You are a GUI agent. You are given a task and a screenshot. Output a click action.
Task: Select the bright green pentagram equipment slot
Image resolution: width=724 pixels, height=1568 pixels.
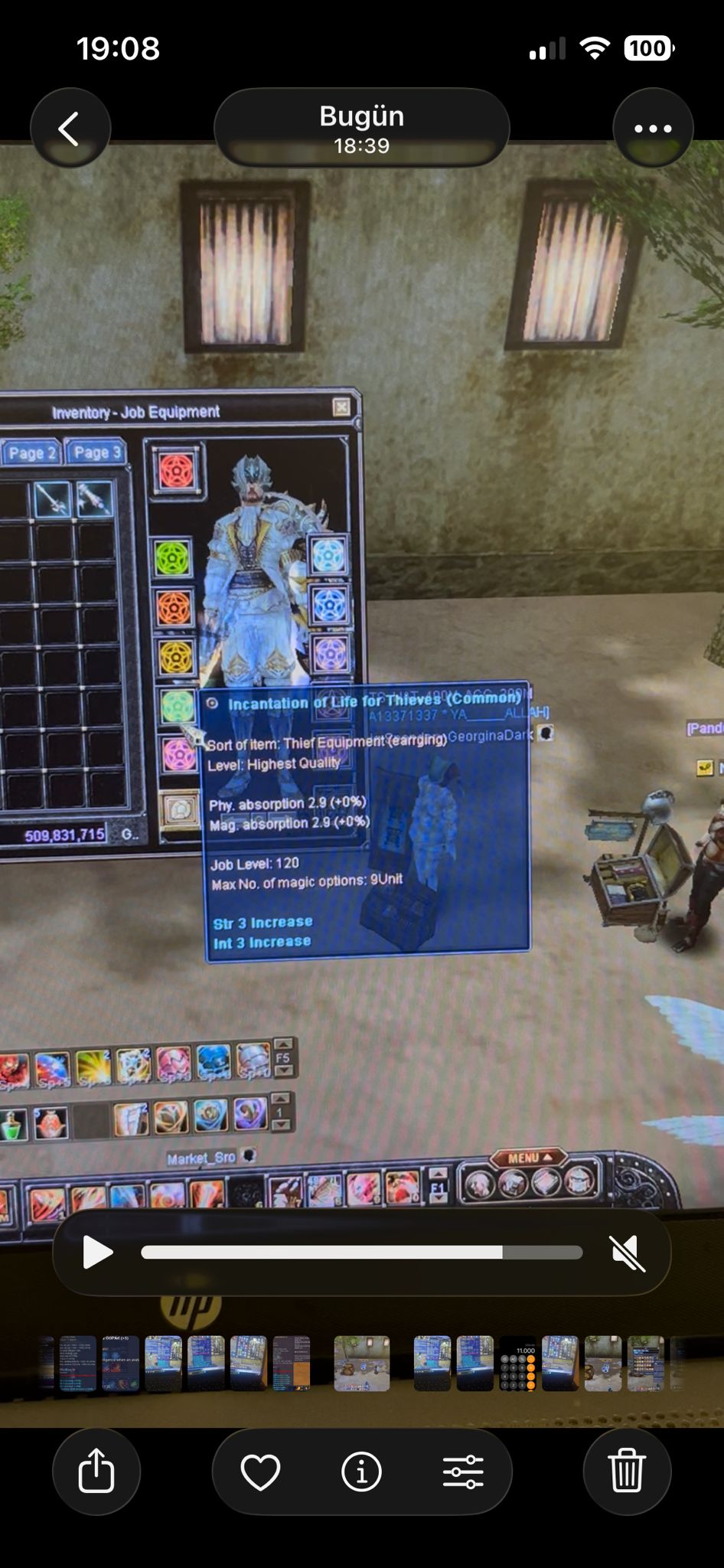coord(173,559)
